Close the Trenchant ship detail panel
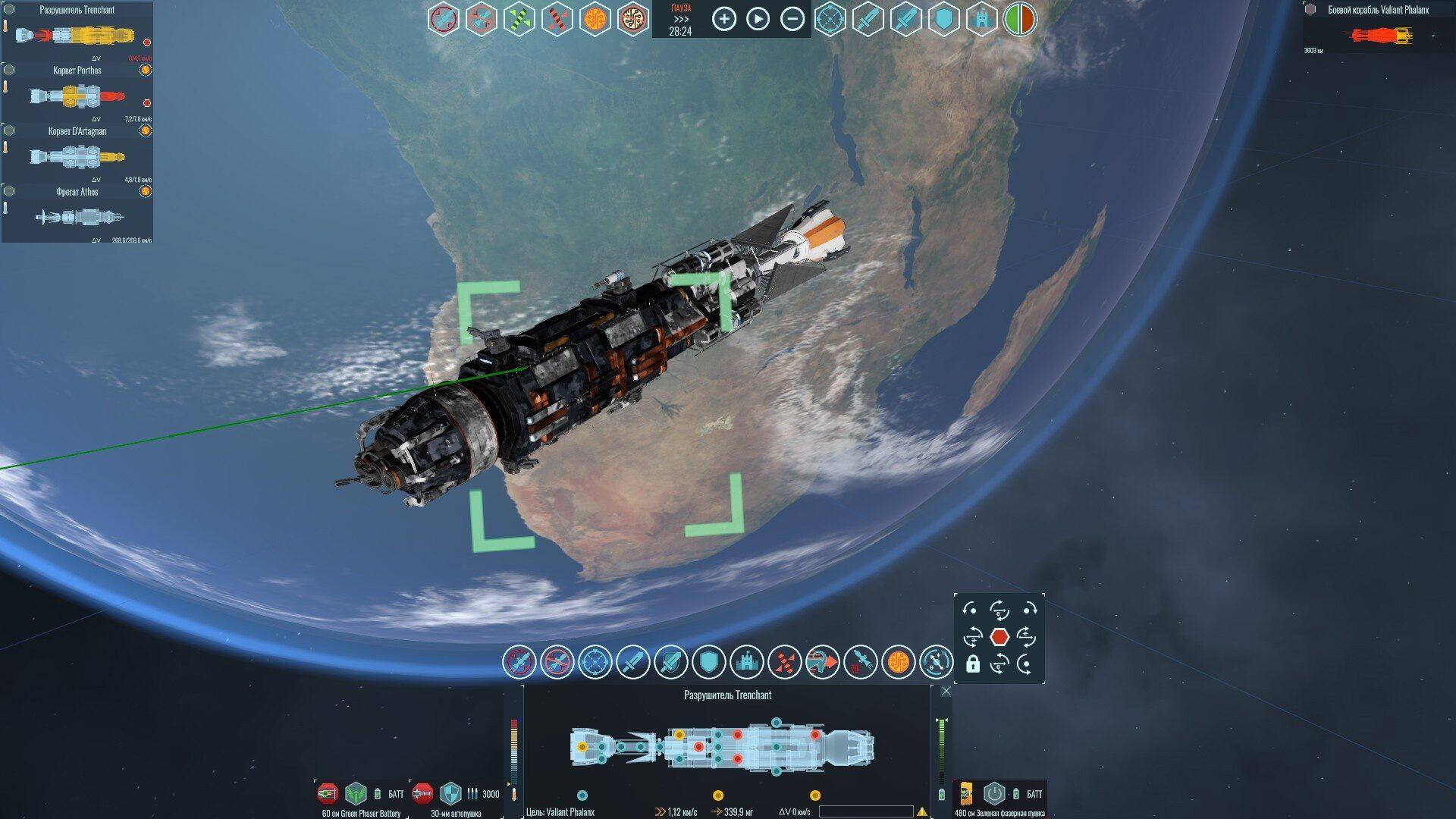The width and height of the screenshot is (1456, 819). tap(946, 691)
